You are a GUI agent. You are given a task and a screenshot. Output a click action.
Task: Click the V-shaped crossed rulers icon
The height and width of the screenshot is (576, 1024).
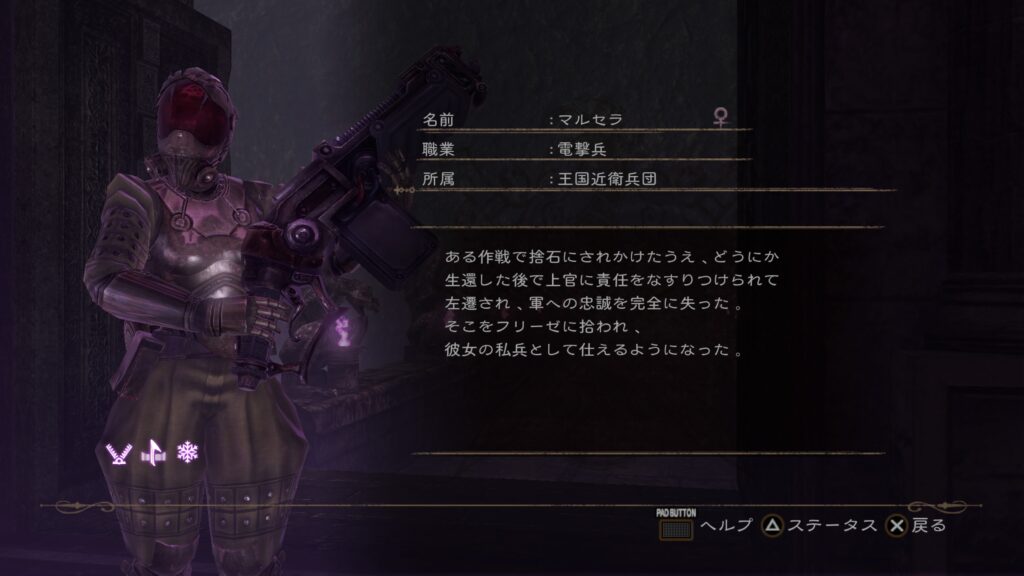click(118, 453)
